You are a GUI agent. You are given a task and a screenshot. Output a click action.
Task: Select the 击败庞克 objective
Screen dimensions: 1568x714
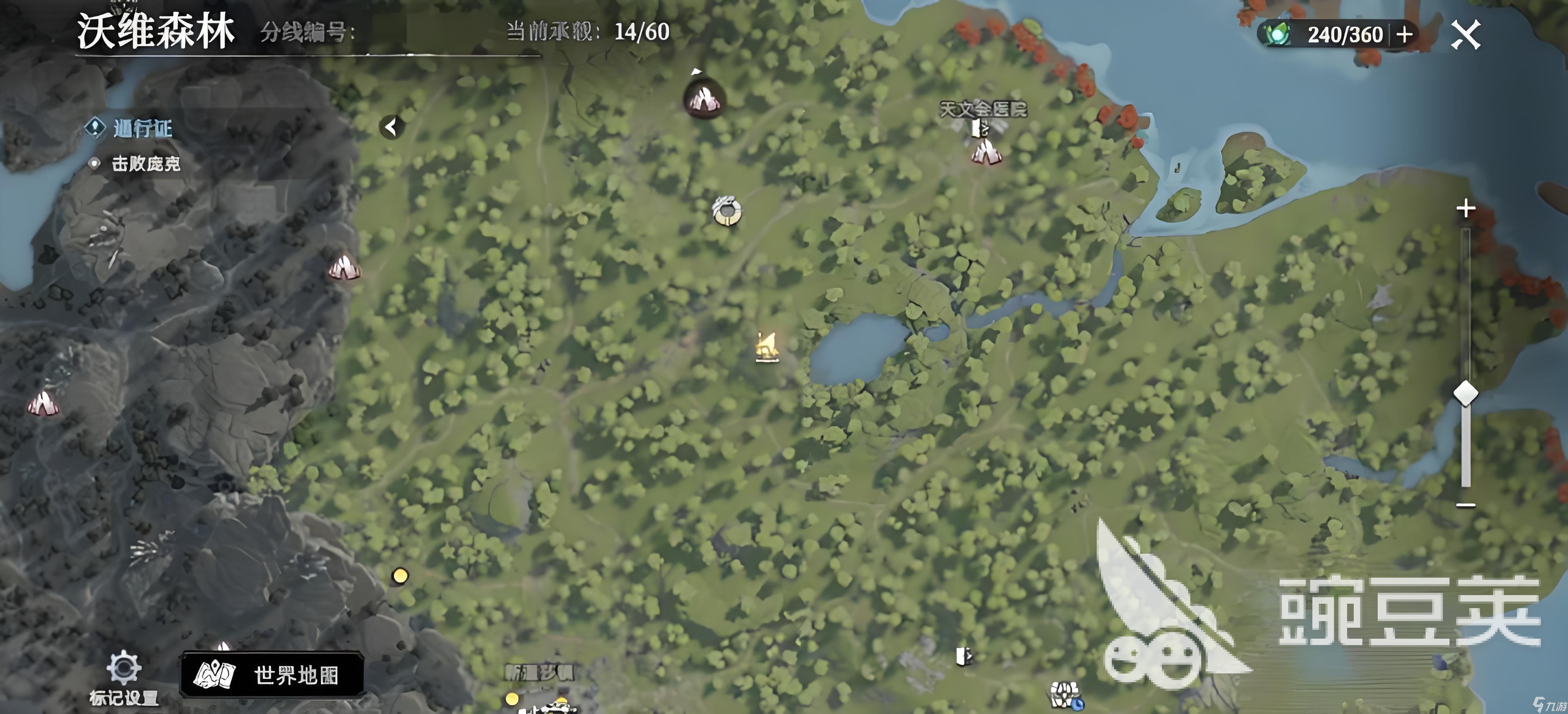146,163
